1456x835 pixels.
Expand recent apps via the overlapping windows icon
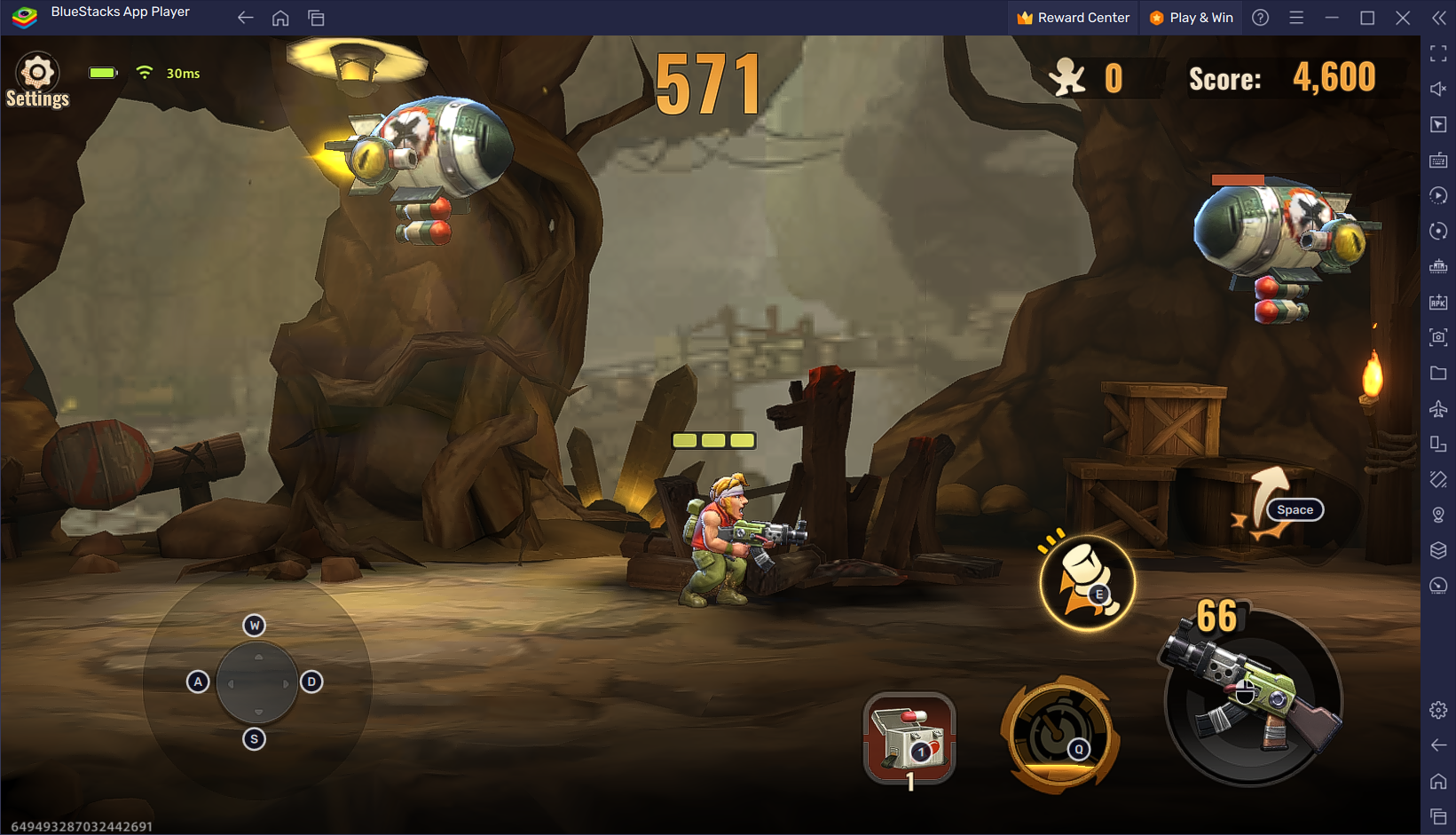point(316,17)
